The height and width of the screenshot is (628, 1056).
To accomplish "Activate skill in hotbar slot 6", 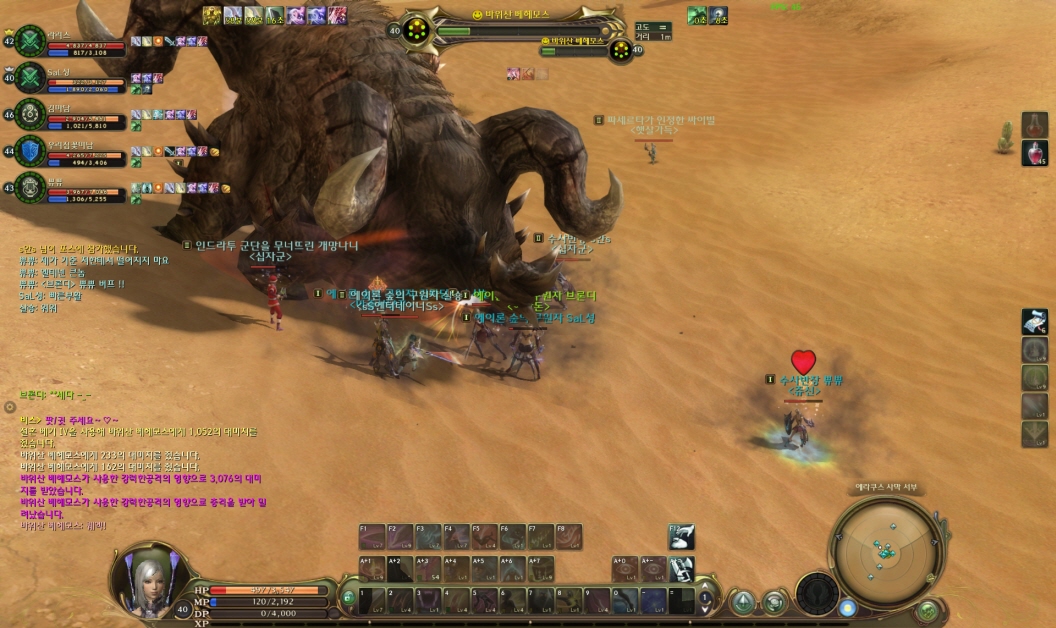I will click(513, 600).
